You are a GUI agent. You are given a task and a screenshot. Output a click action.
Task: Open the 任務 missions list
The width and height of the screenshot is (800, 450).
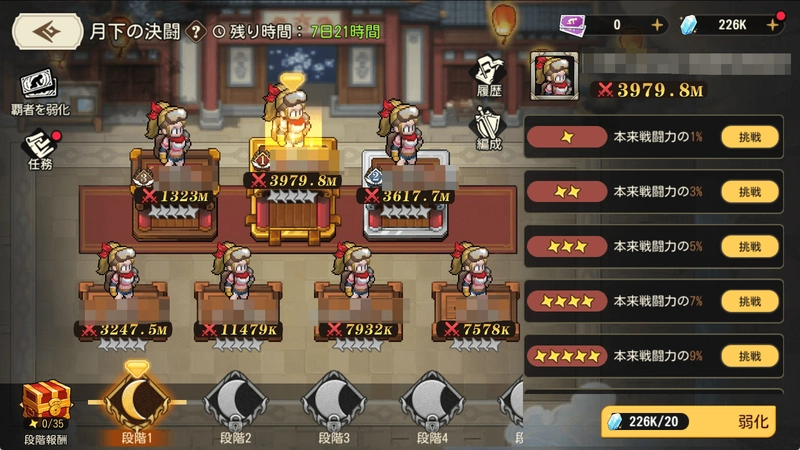[x=39, y=150]
